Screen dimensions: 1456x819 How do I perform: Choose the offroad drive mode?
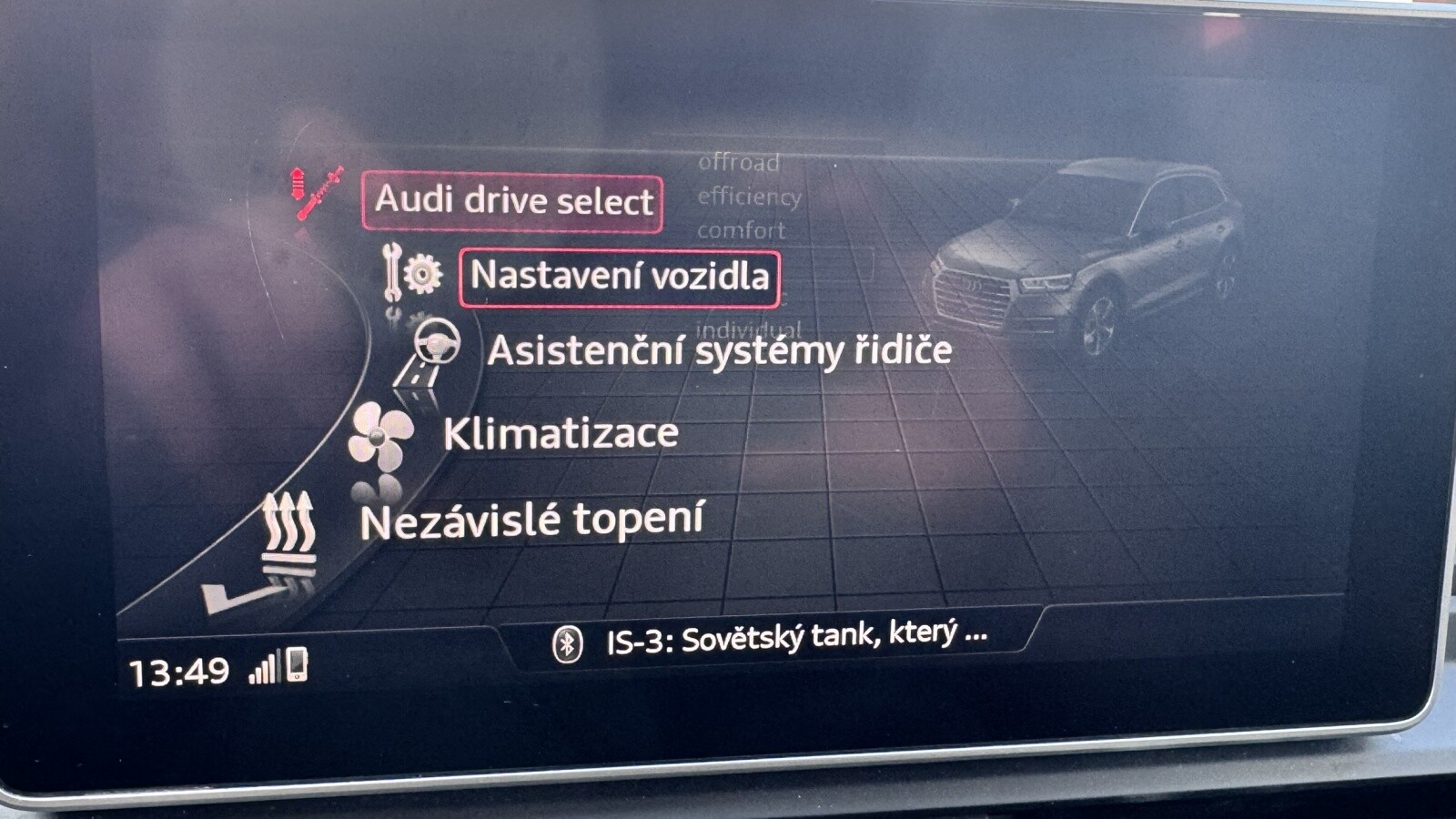739,163
